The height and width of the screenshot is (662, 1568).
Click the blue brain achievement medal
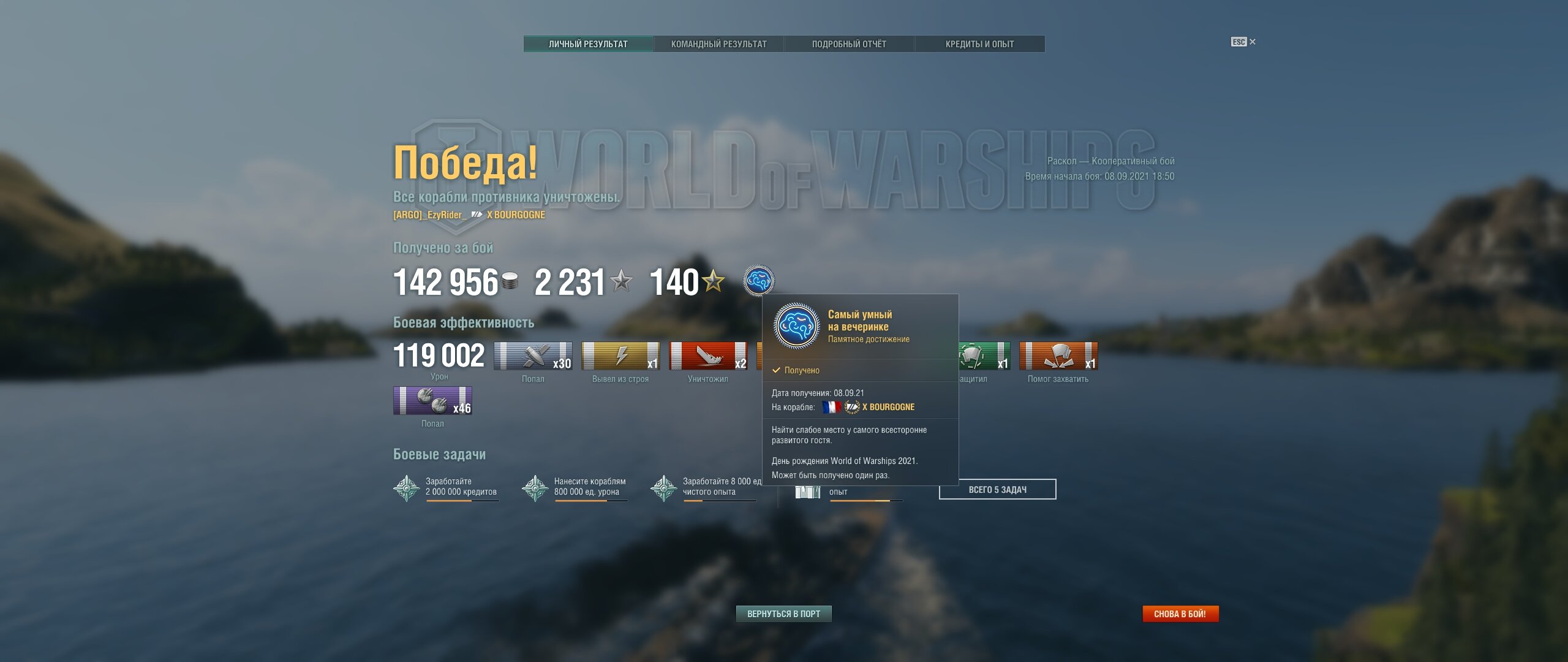758,281
